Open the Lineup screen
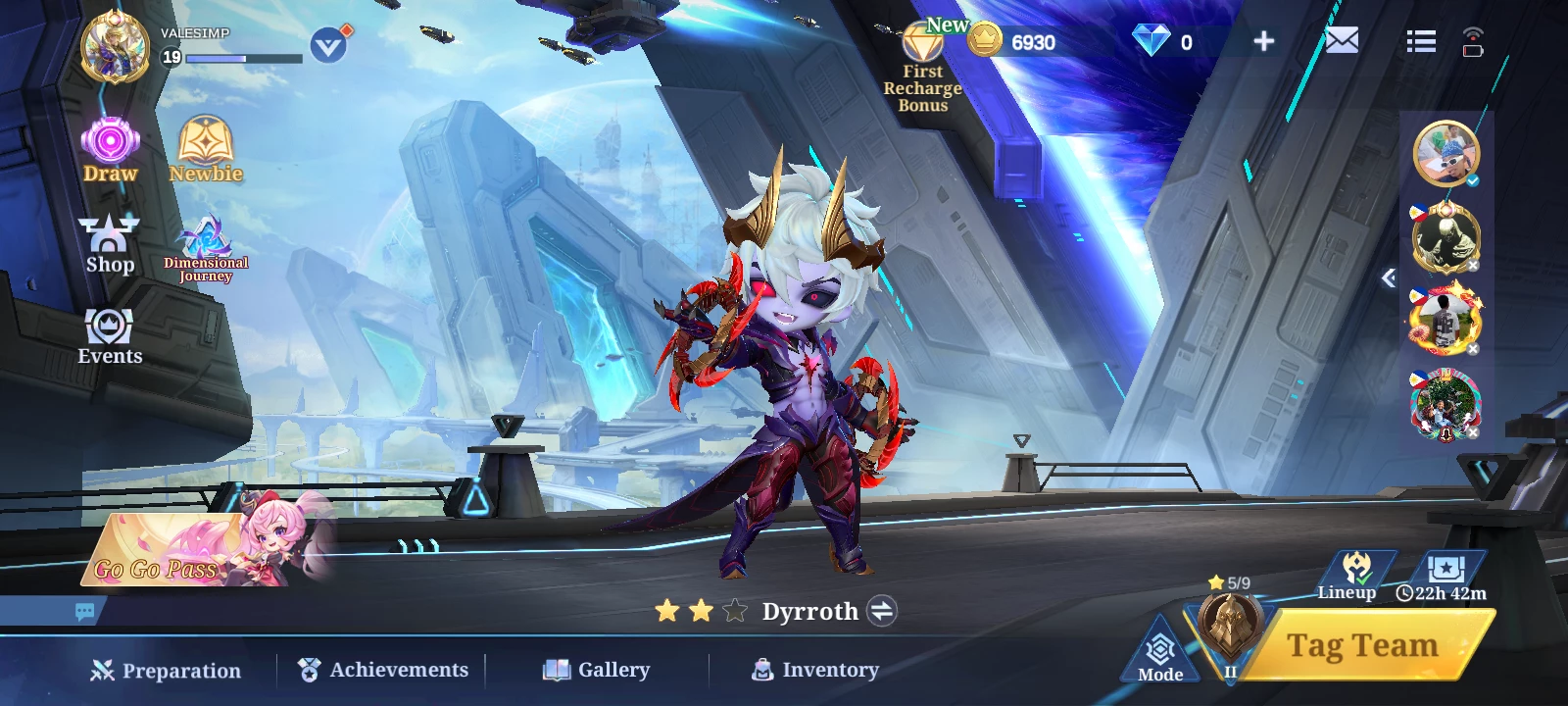Viewport: 1568px width, 706px height. pos(1353,574)
